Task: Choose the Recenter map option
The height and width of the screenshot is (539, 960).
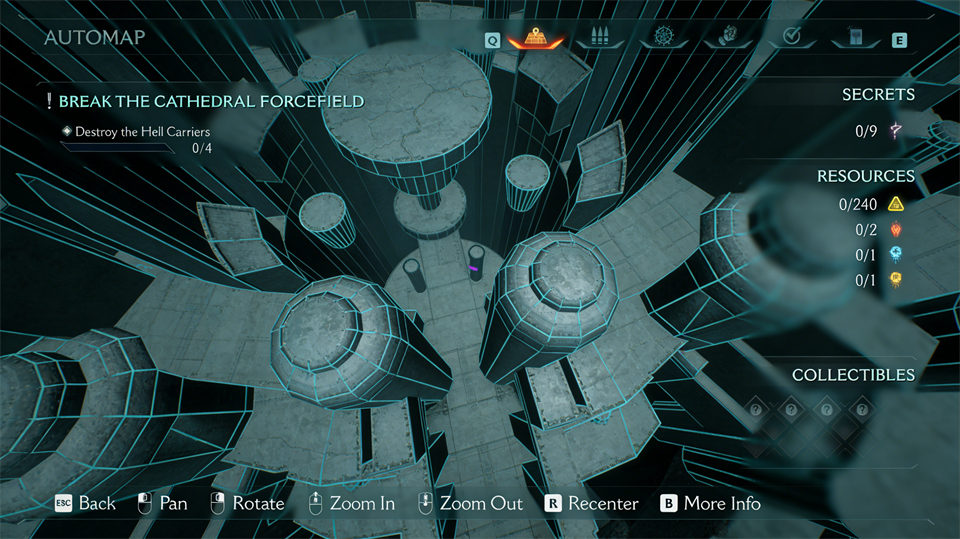Action: 592,503
